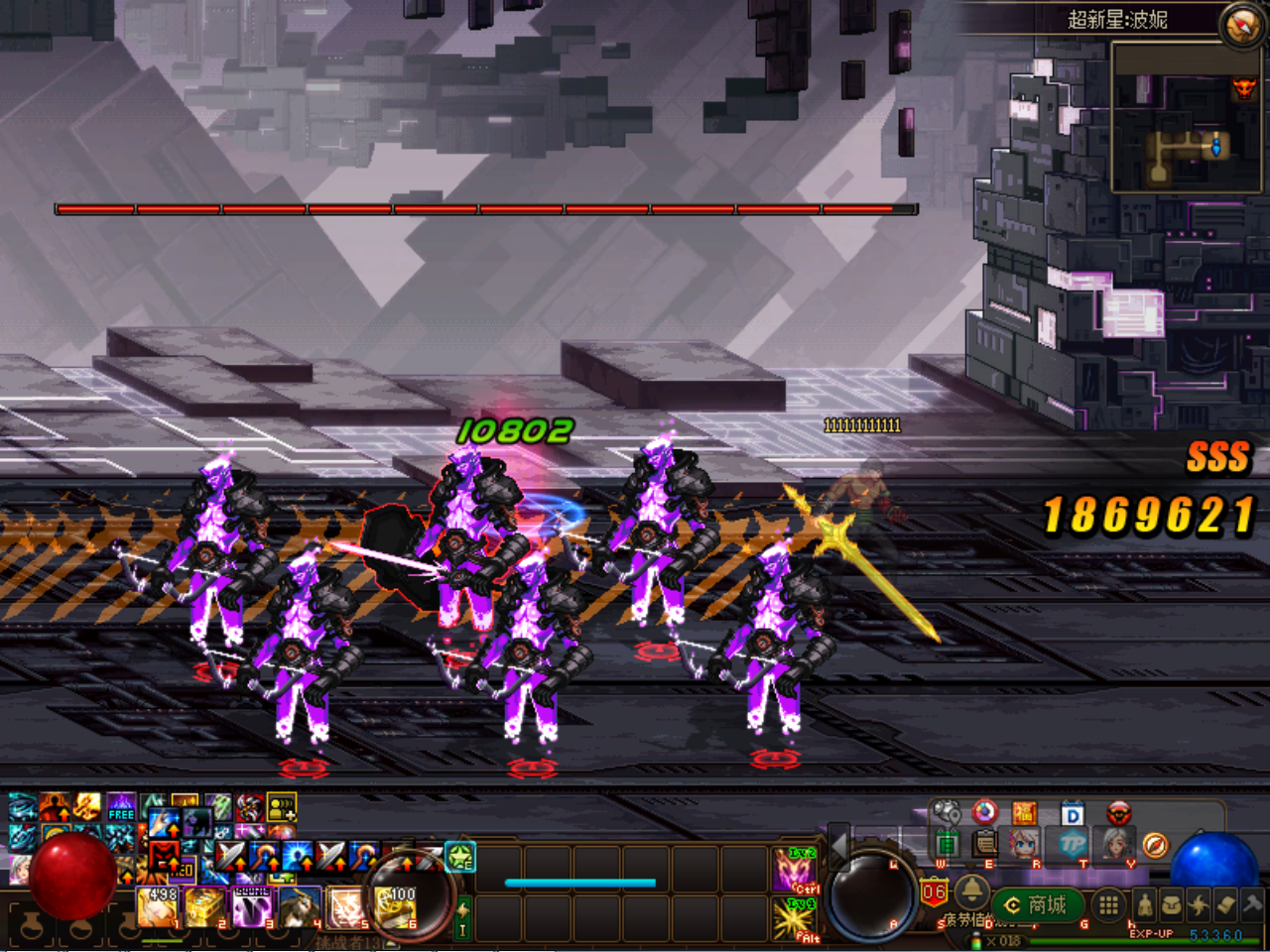Click the golden 福 festival event icon
Screen dimensions: 1270x952
pos(1024,813)
